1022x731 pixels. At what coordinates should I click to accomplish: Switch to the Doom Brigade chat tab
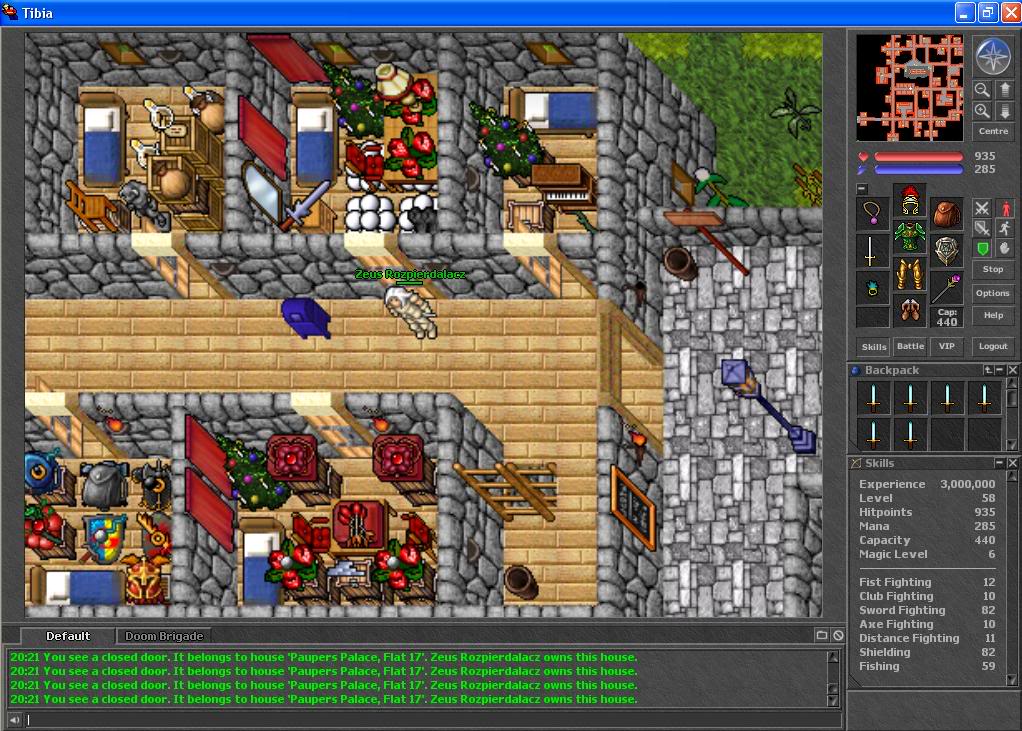(x=164, y=636)
